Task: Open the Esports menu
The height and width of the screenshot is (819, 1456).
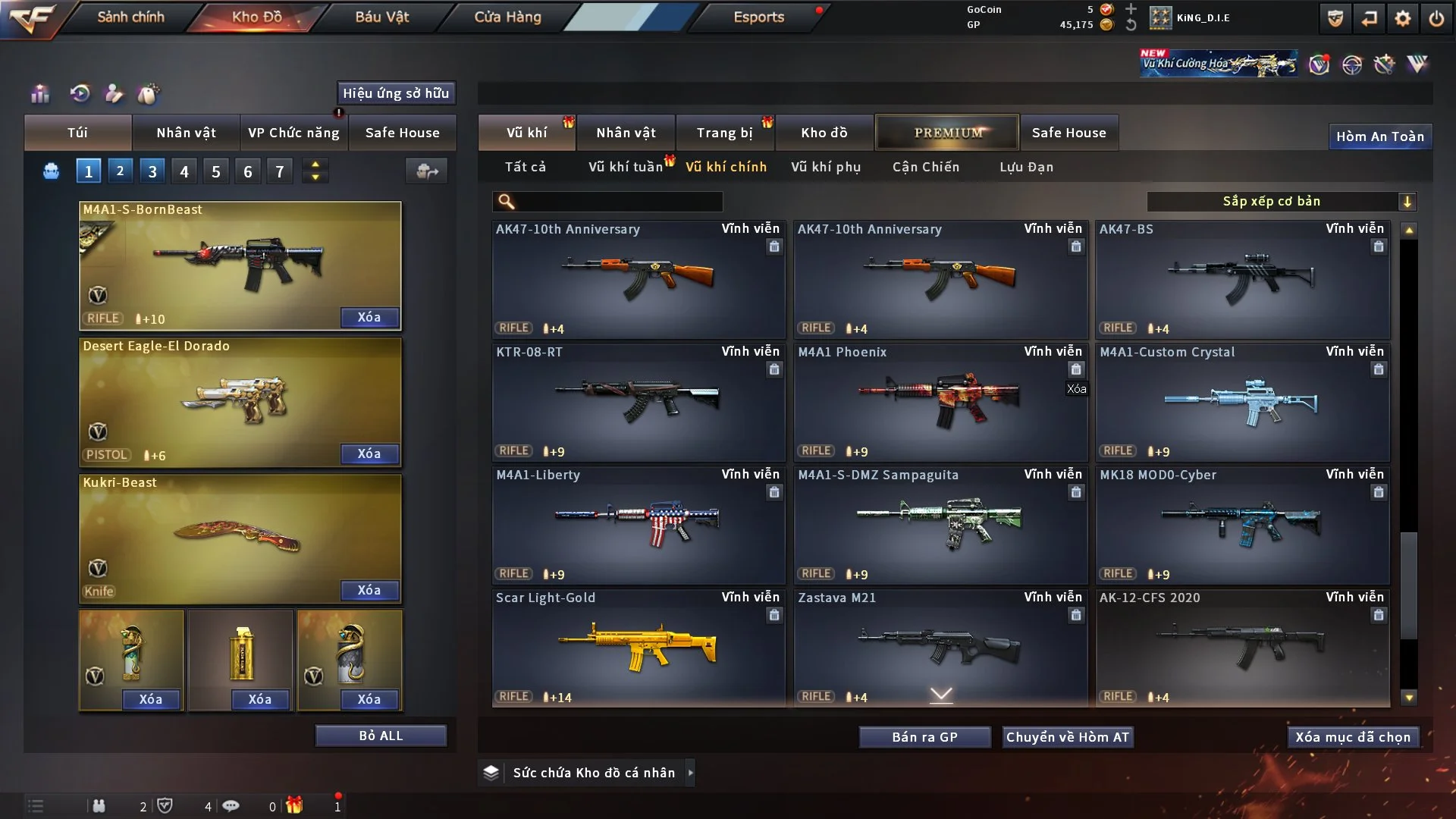Action: coord(758,17)
